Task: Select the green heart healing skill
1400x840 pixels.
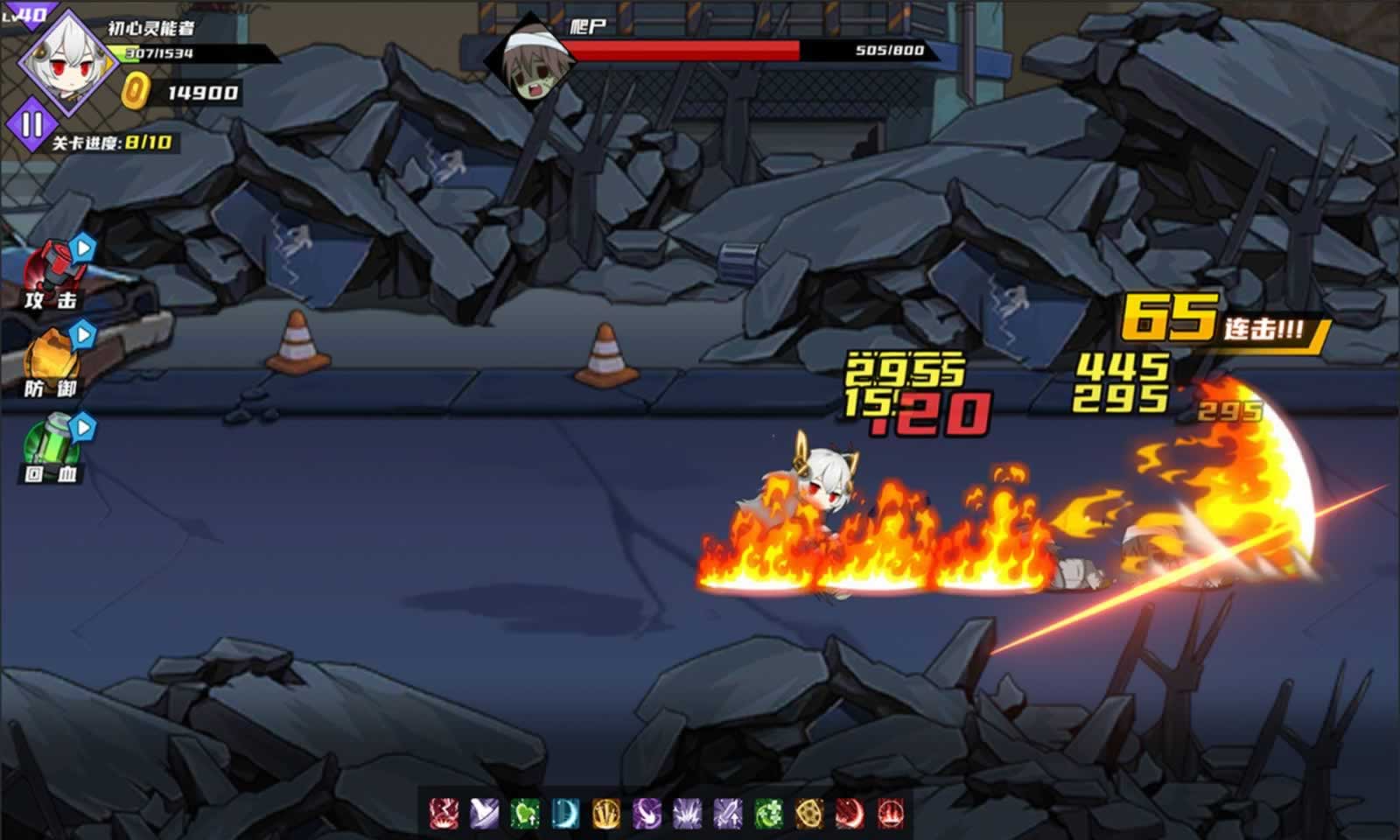Action: [523, 815]
